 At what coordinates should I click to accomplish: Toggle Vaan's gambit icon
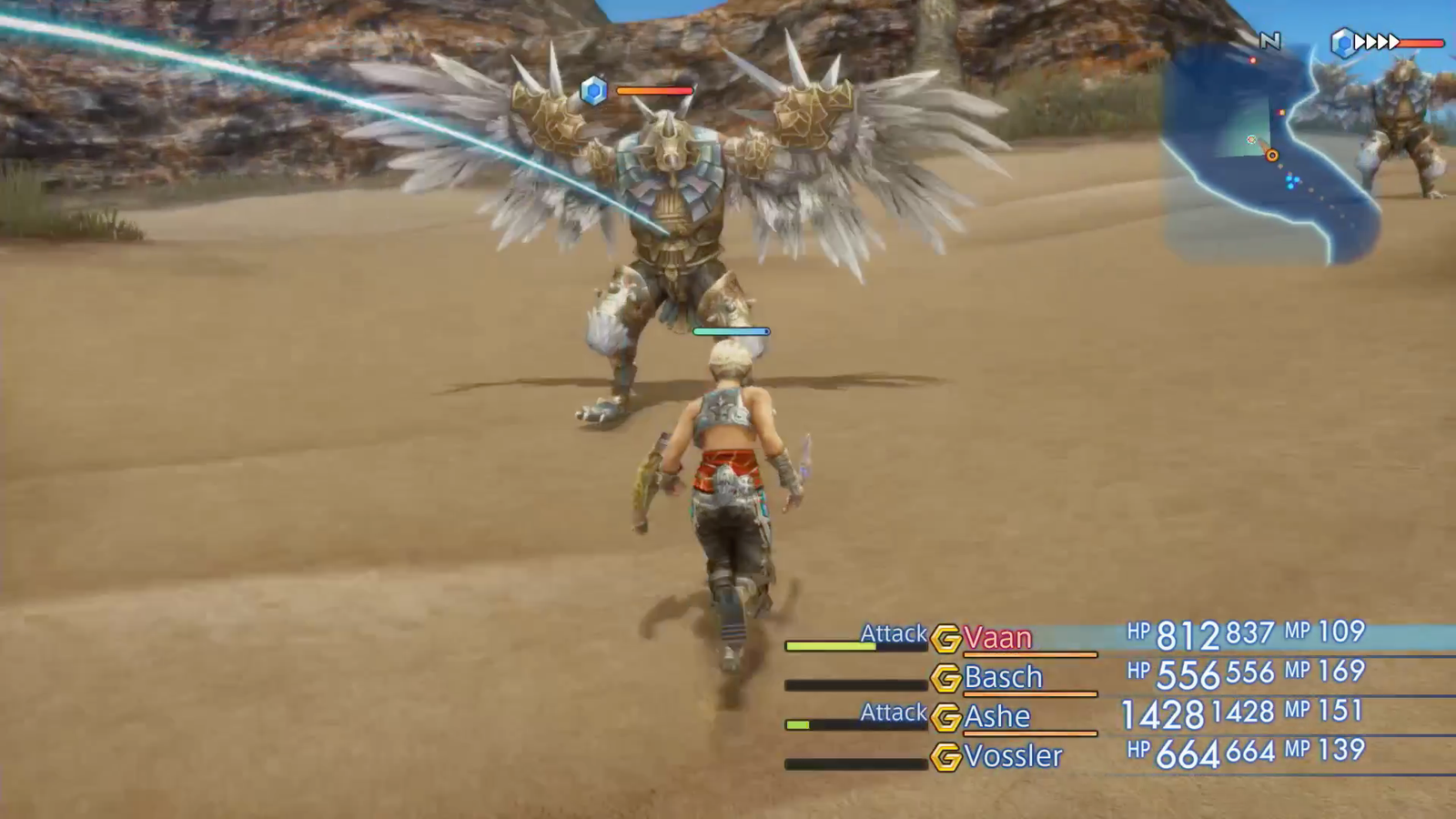pos(946,639)
